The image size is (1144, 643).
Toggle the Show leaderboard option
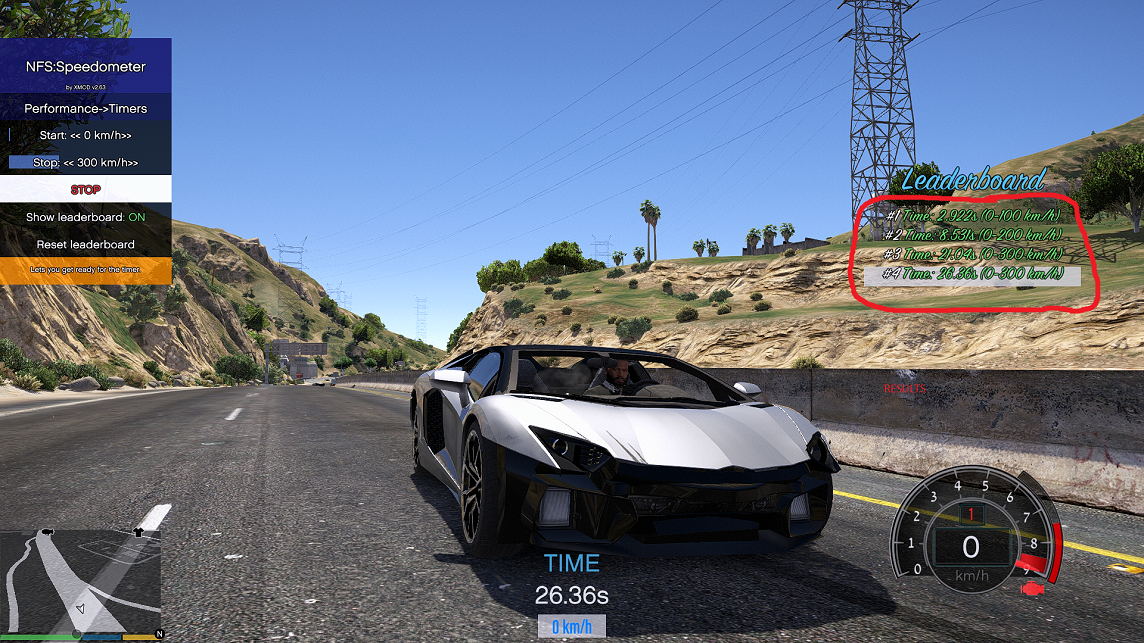click(86, 217)
